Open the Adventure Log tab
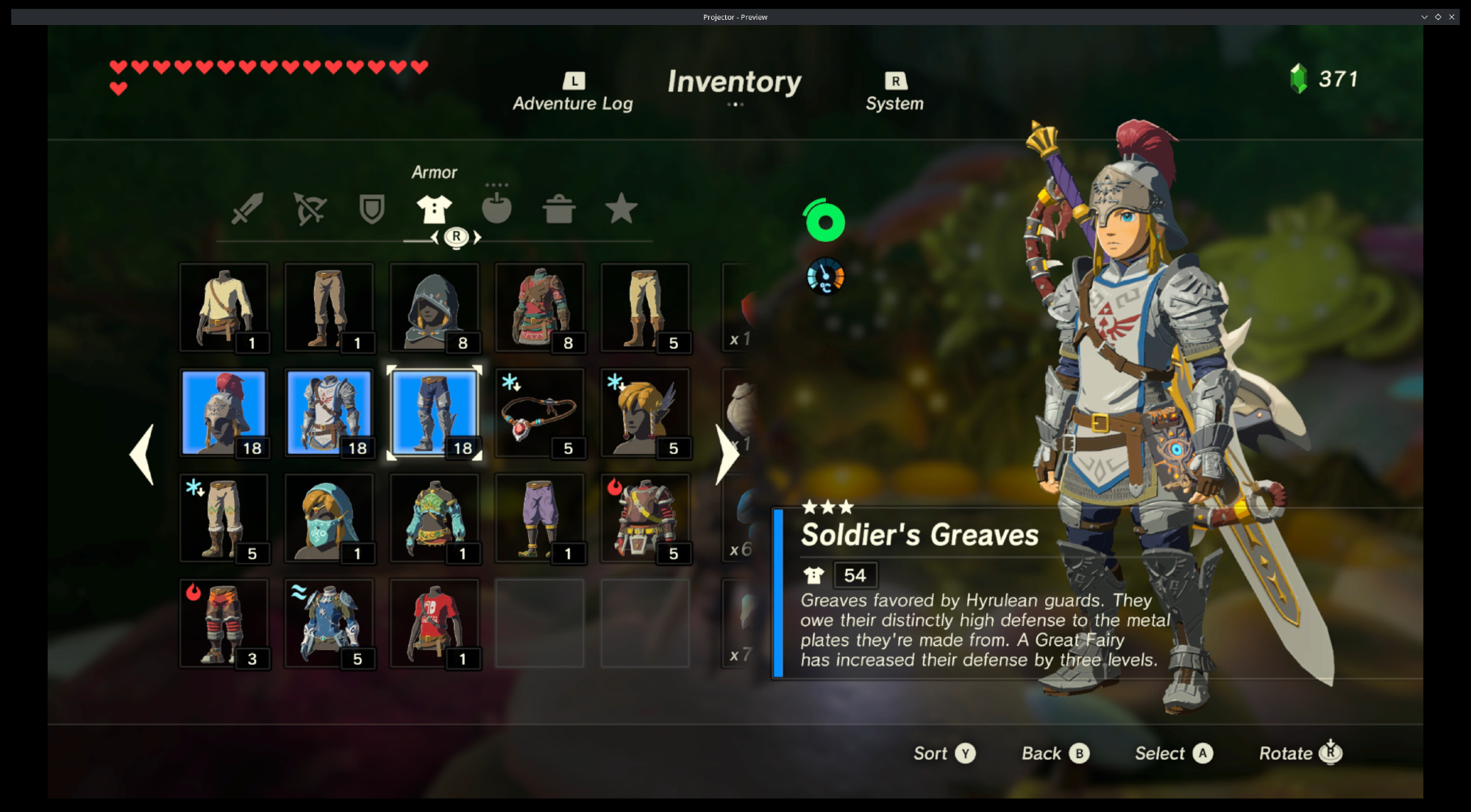The height and width of the screenshot is (812, 1471). (573, 93)
